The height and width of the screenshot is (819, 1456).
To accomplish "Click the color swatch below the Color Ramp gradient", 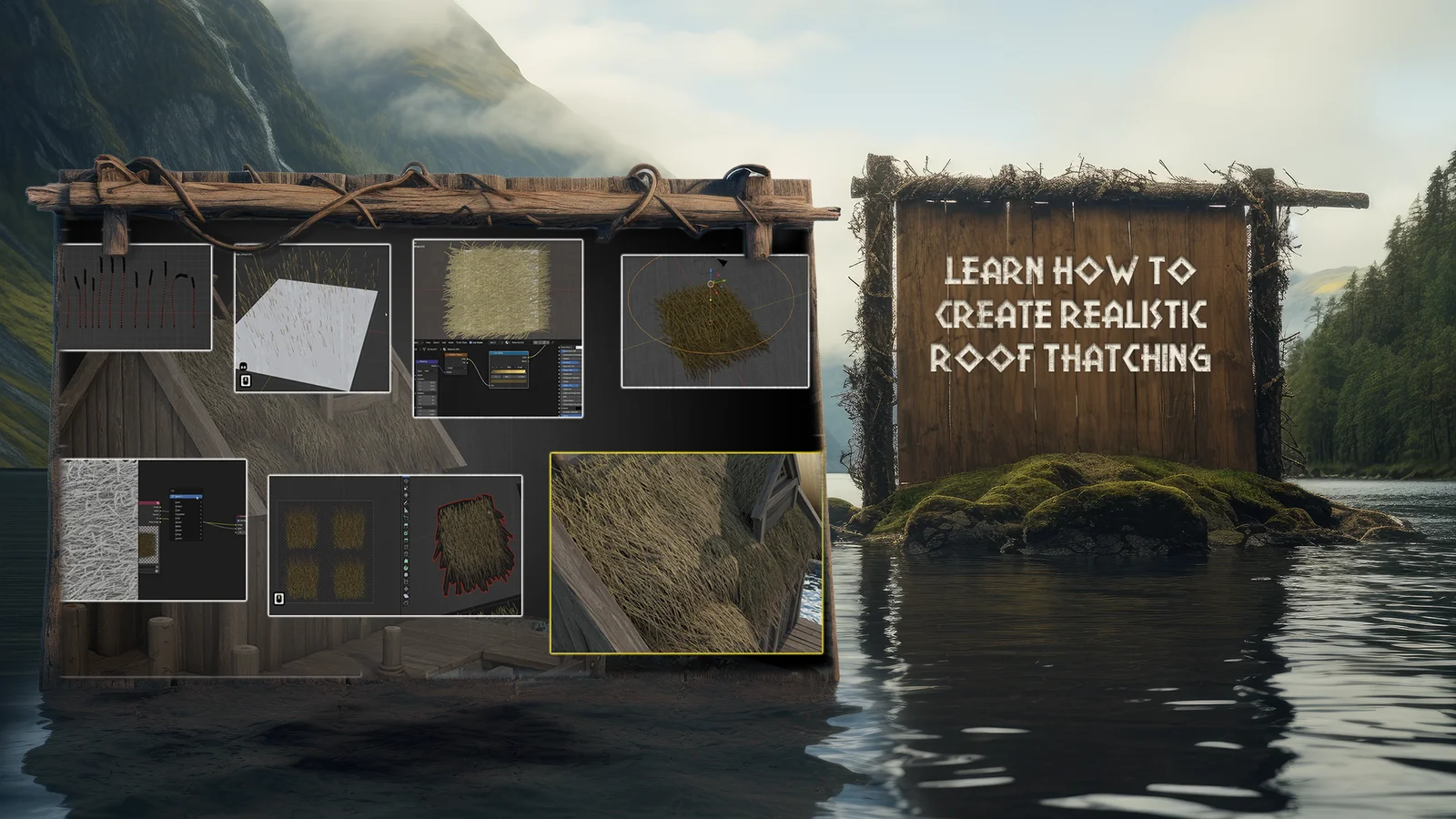I will pos(508,381).
